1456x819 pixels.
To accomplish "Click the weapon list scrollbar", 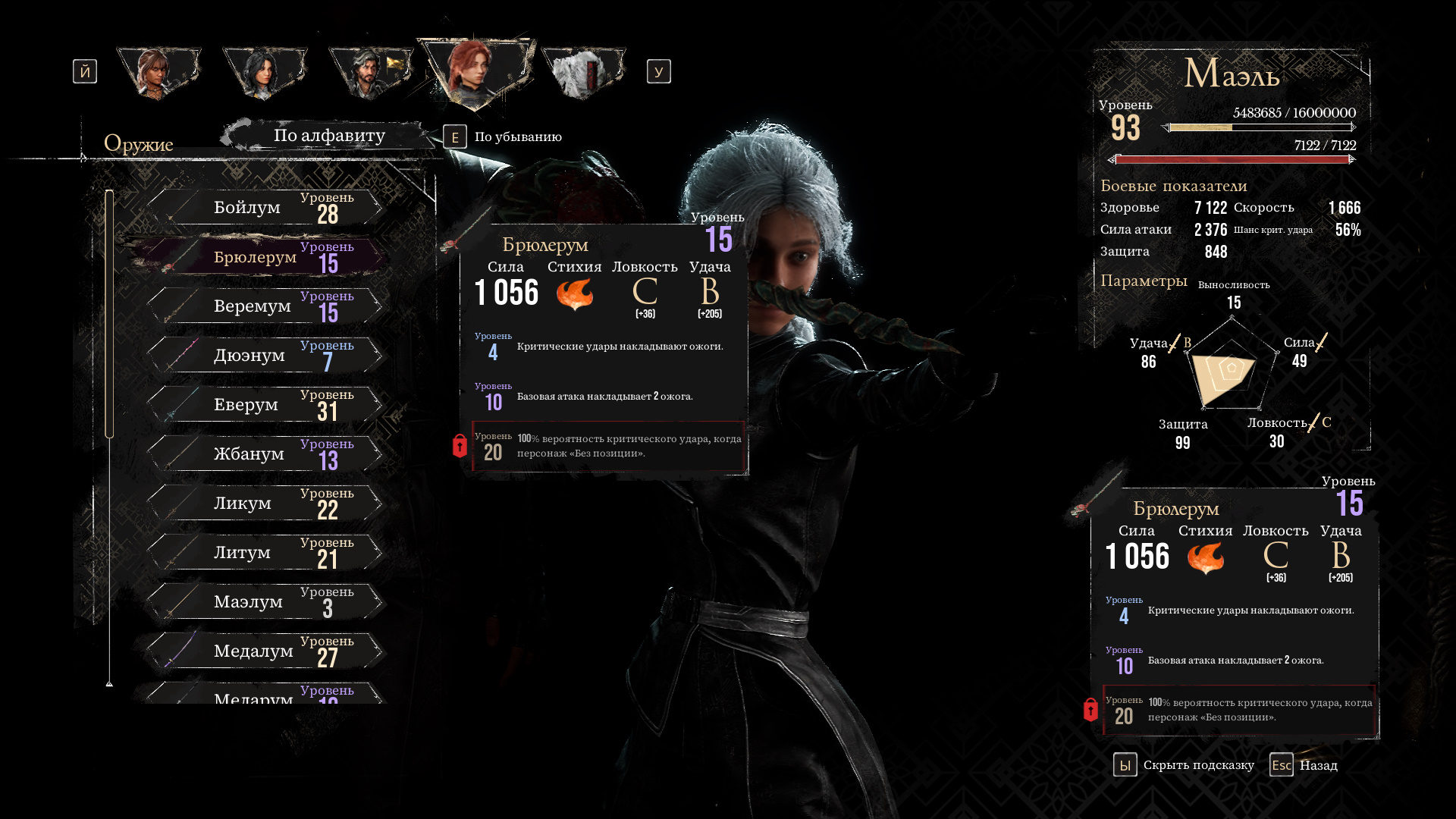I will tap(109, 314).
